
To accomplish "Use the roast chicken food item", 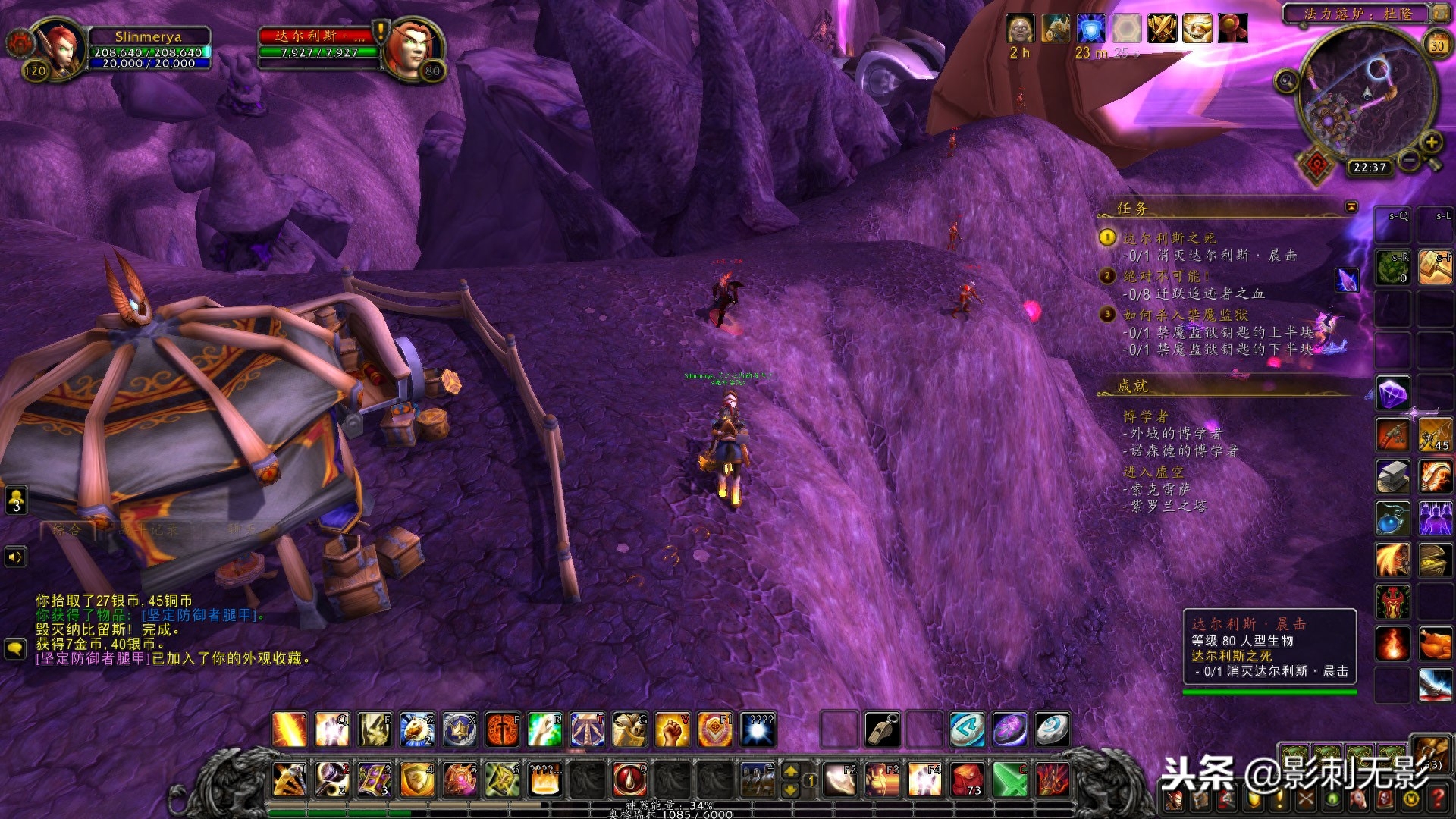I will (x=1435, y=644).
